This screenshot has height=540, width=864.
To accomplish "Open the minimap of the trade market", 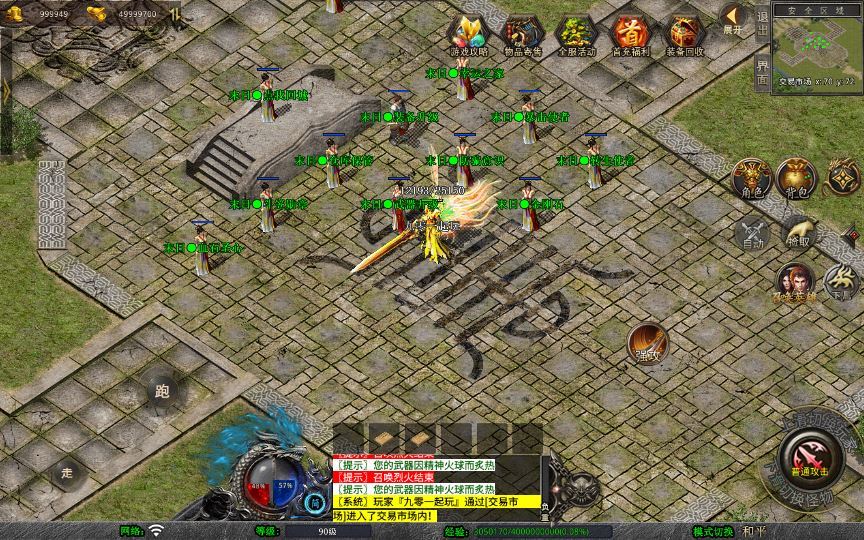I will pos(817,46).
